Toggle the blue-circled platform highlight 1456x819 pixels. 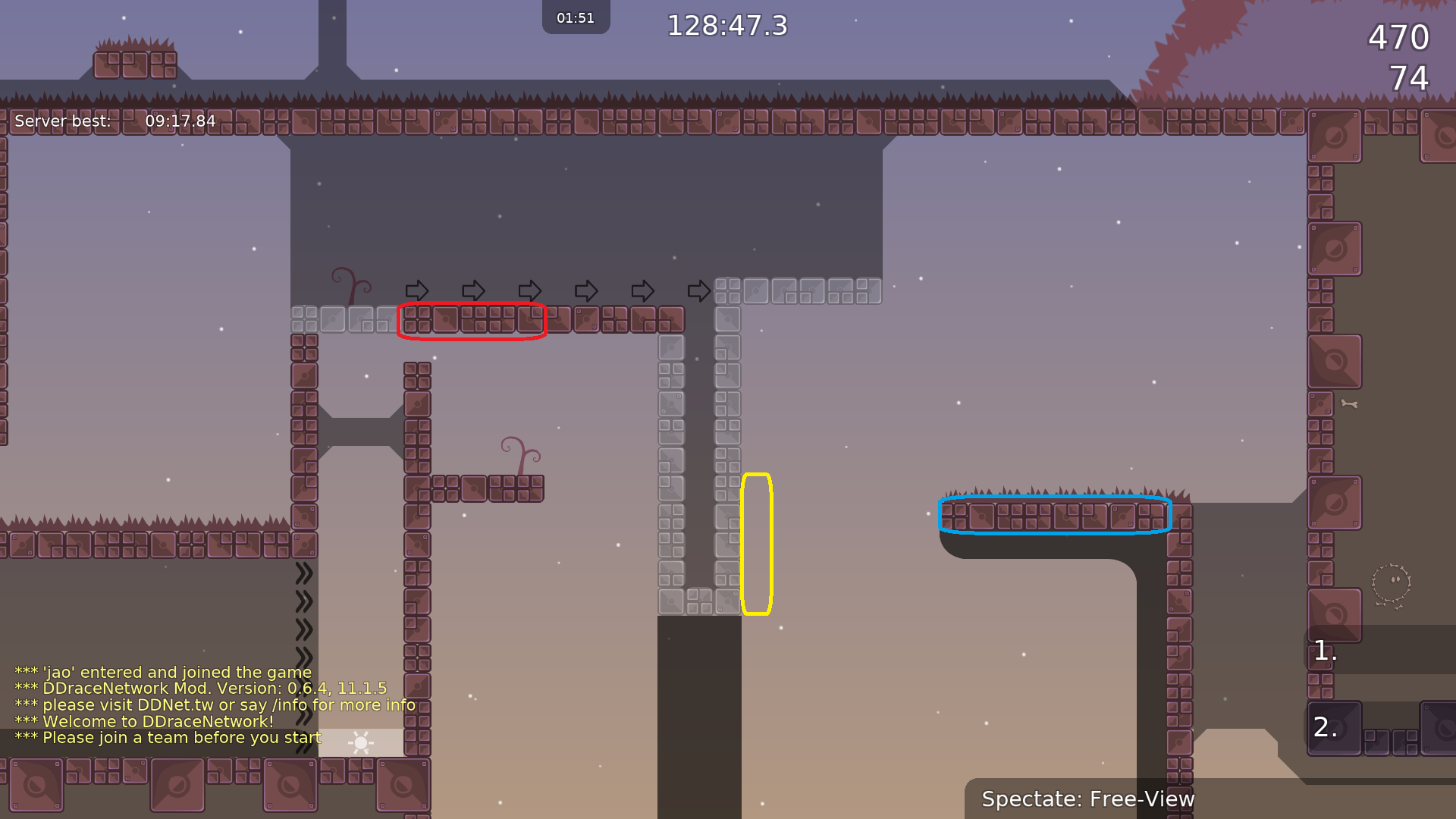pos(1054,515)
